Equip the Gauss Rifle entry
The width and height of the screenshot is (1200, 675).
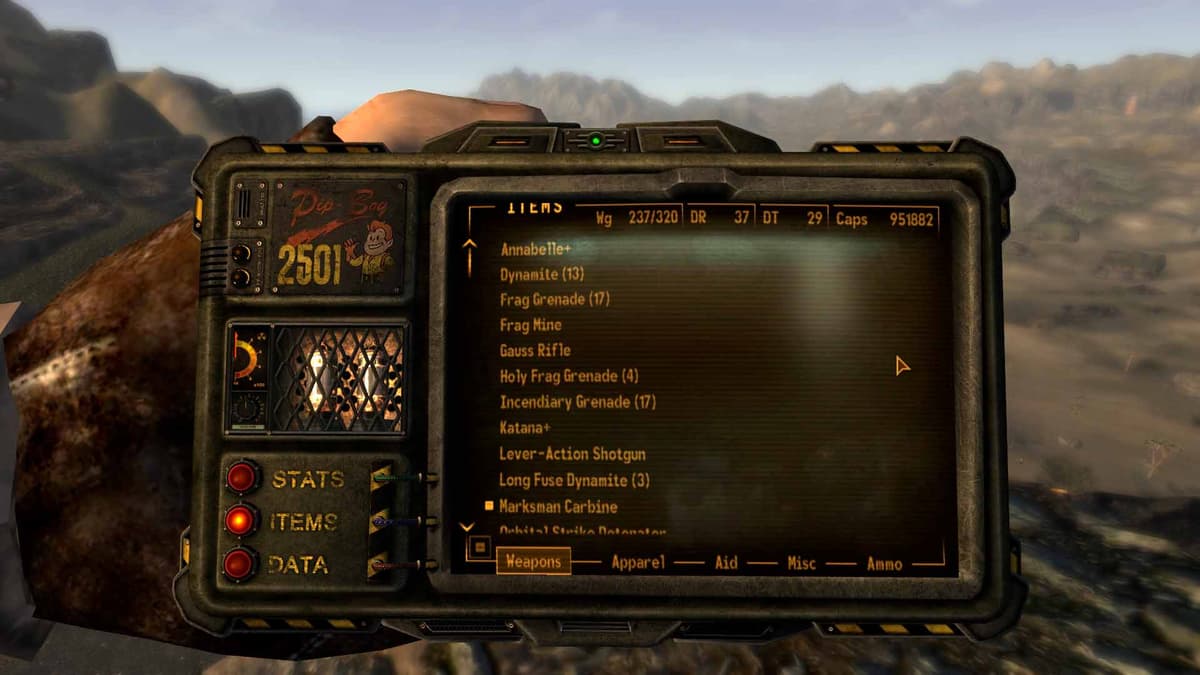click(535, 350)
